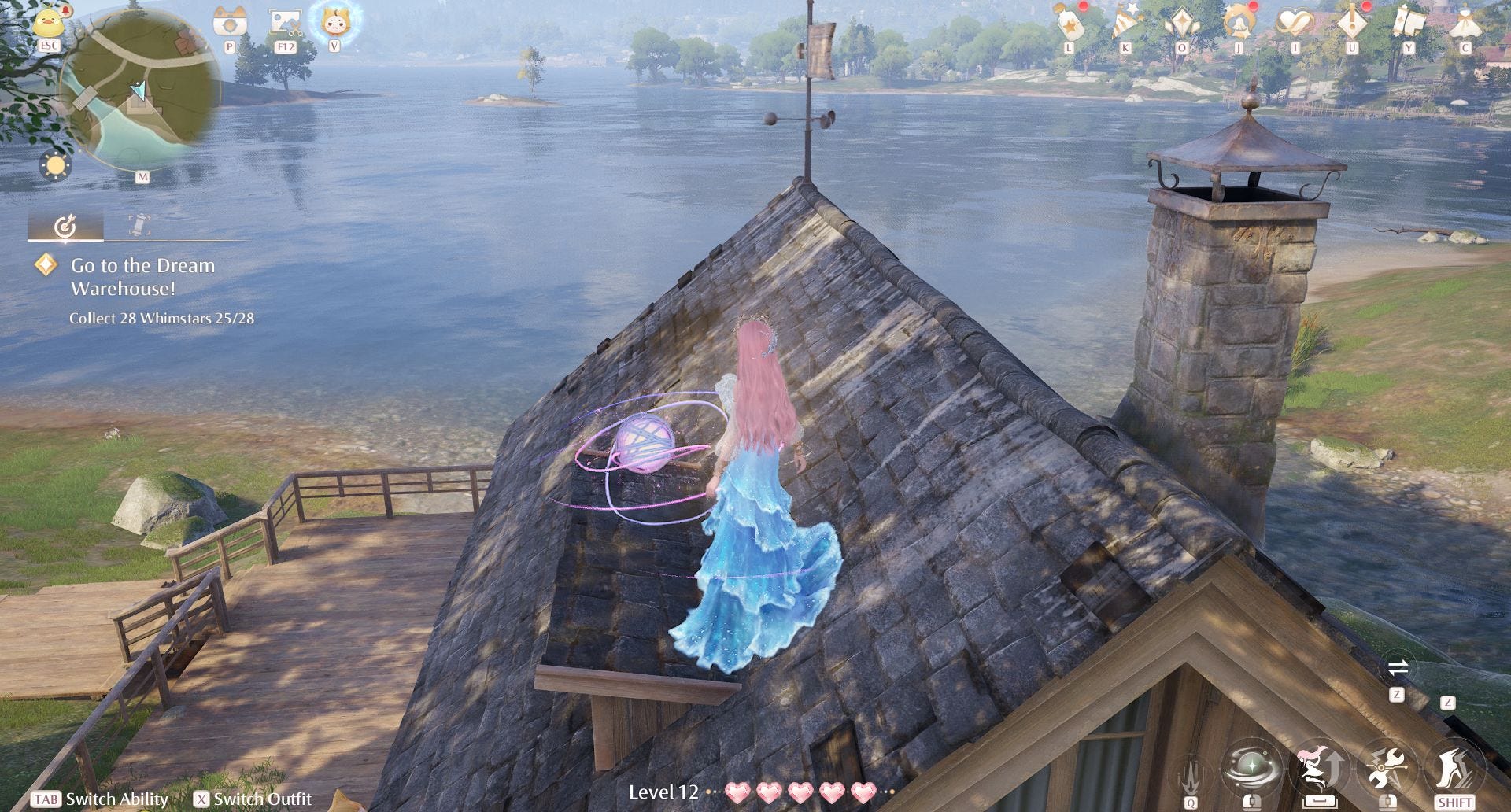Open the exclamation diamond quest icon

1352,22
